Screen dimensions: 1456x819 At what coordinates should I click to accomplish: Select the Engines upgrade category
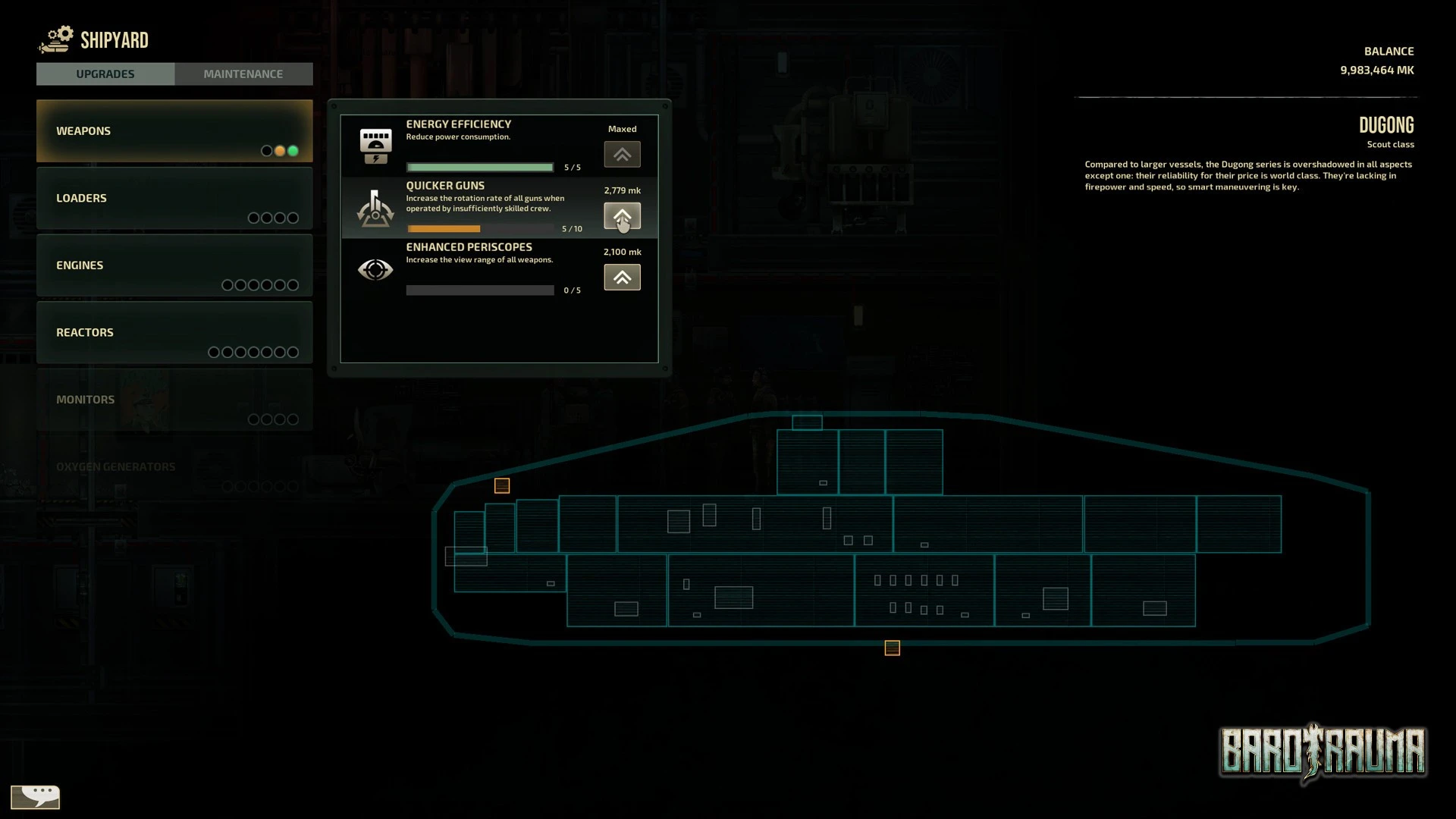[174, 265]
